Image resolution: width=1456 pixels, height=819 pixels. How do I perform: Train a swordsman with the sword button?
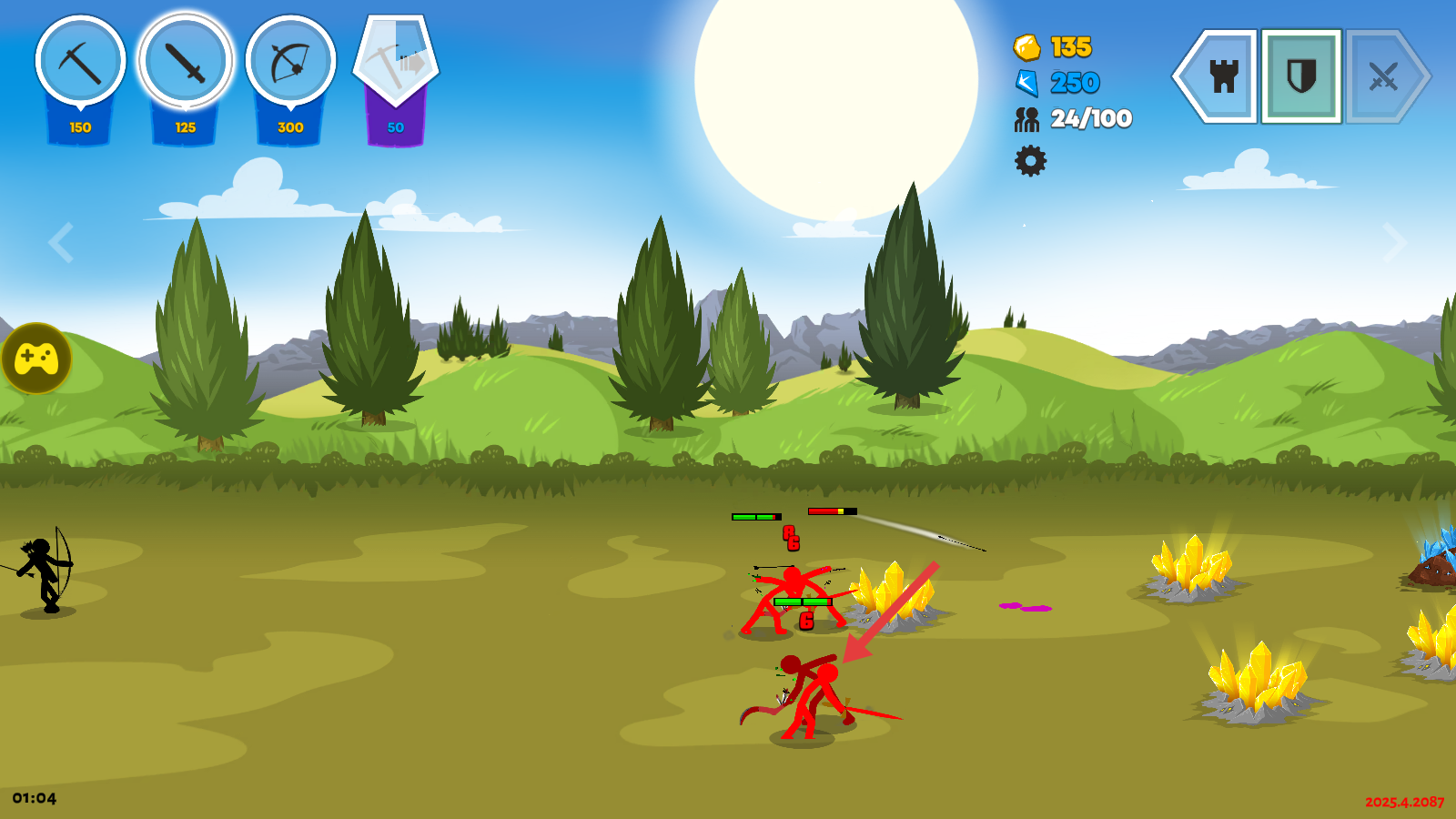pos(186,62)
